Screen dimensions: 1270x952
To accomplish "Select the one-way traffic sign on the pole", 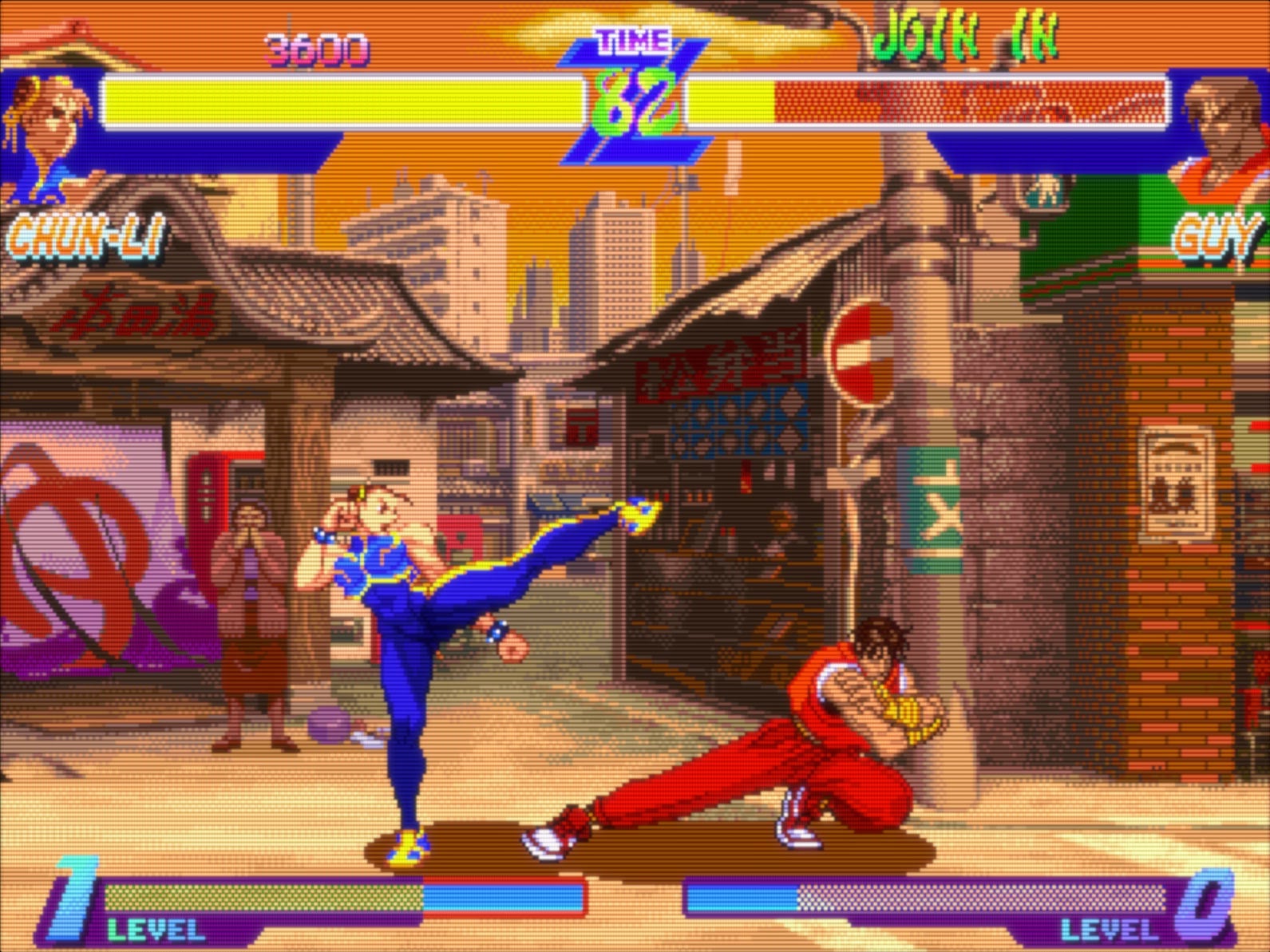I will pos(864,345).
